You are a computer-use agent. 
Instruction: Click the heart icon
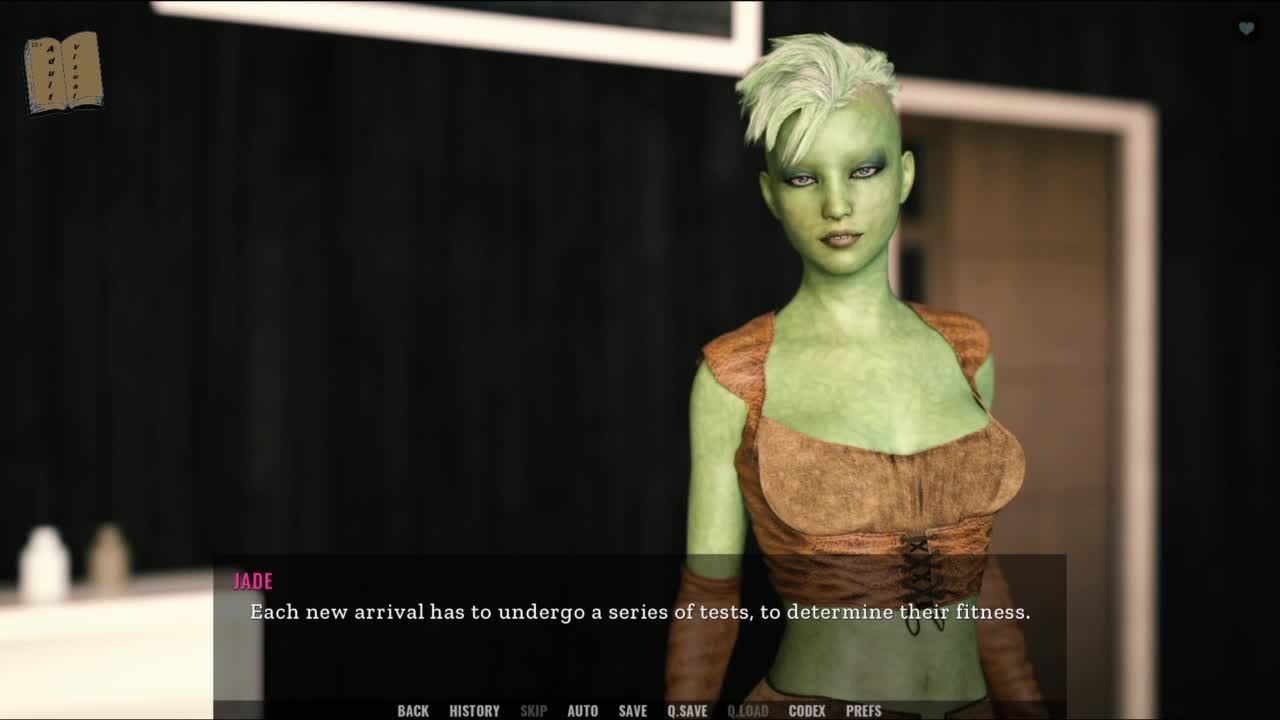point(1246,28)
